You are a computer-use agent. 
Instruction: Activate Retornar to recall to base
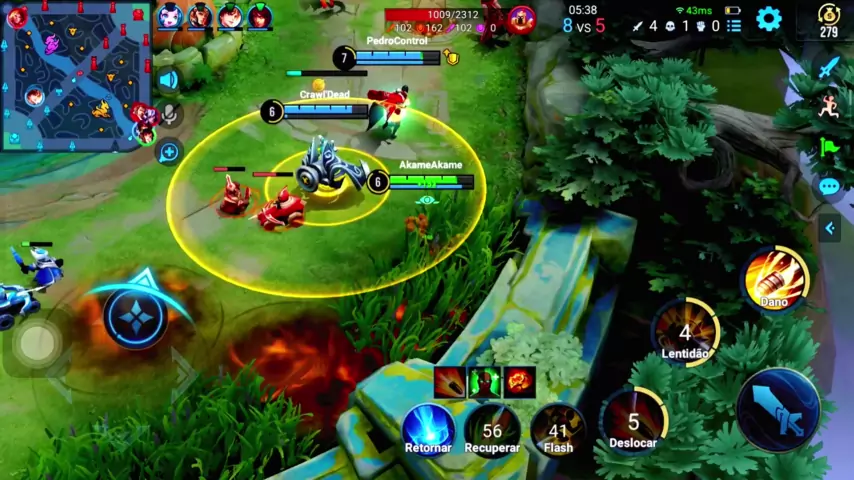pyautogui.click(x=428, y=430)
